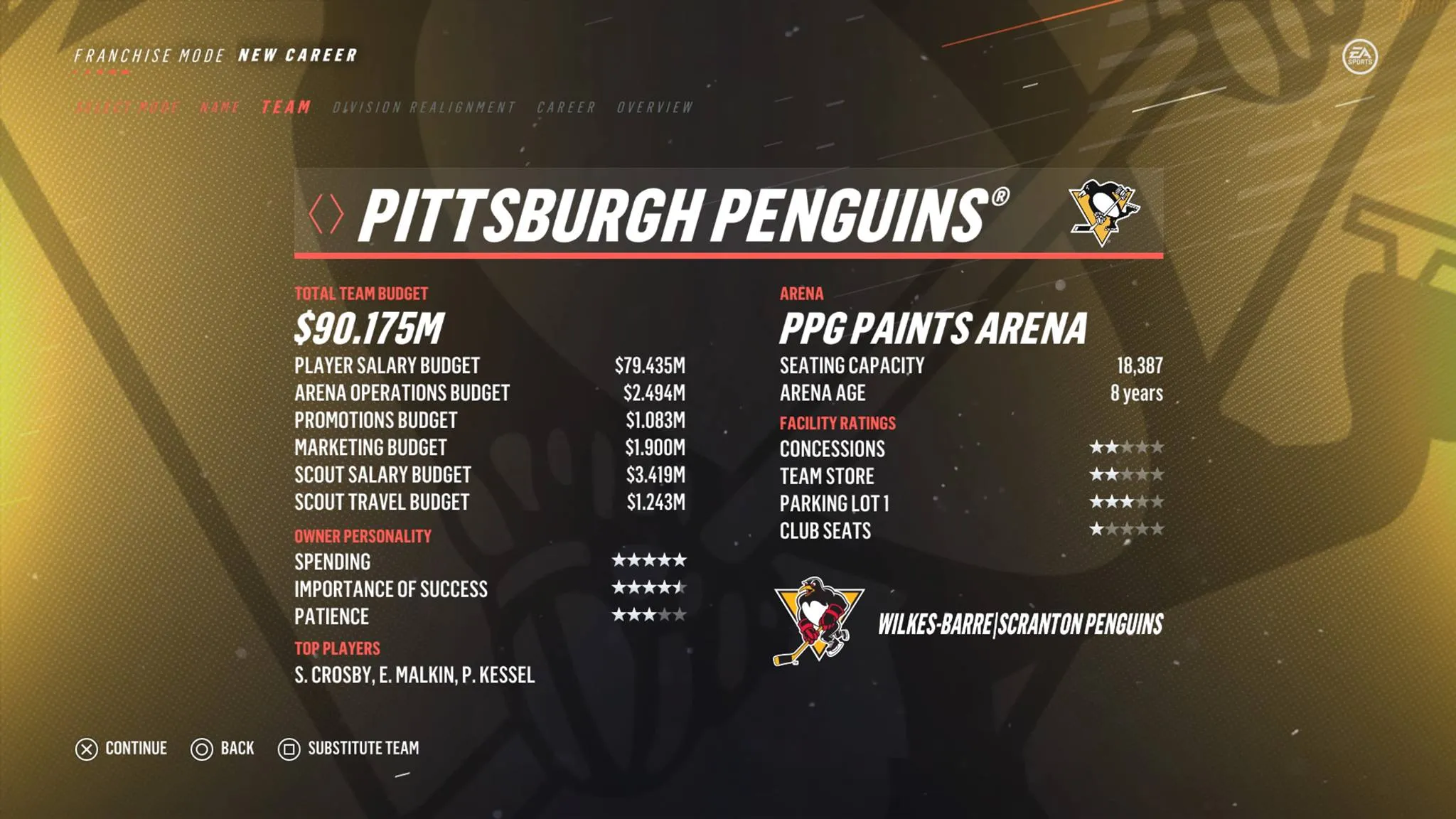Select the Substitute Team option
Viewport: 1456px width, 819px height.
click(348, 749)
